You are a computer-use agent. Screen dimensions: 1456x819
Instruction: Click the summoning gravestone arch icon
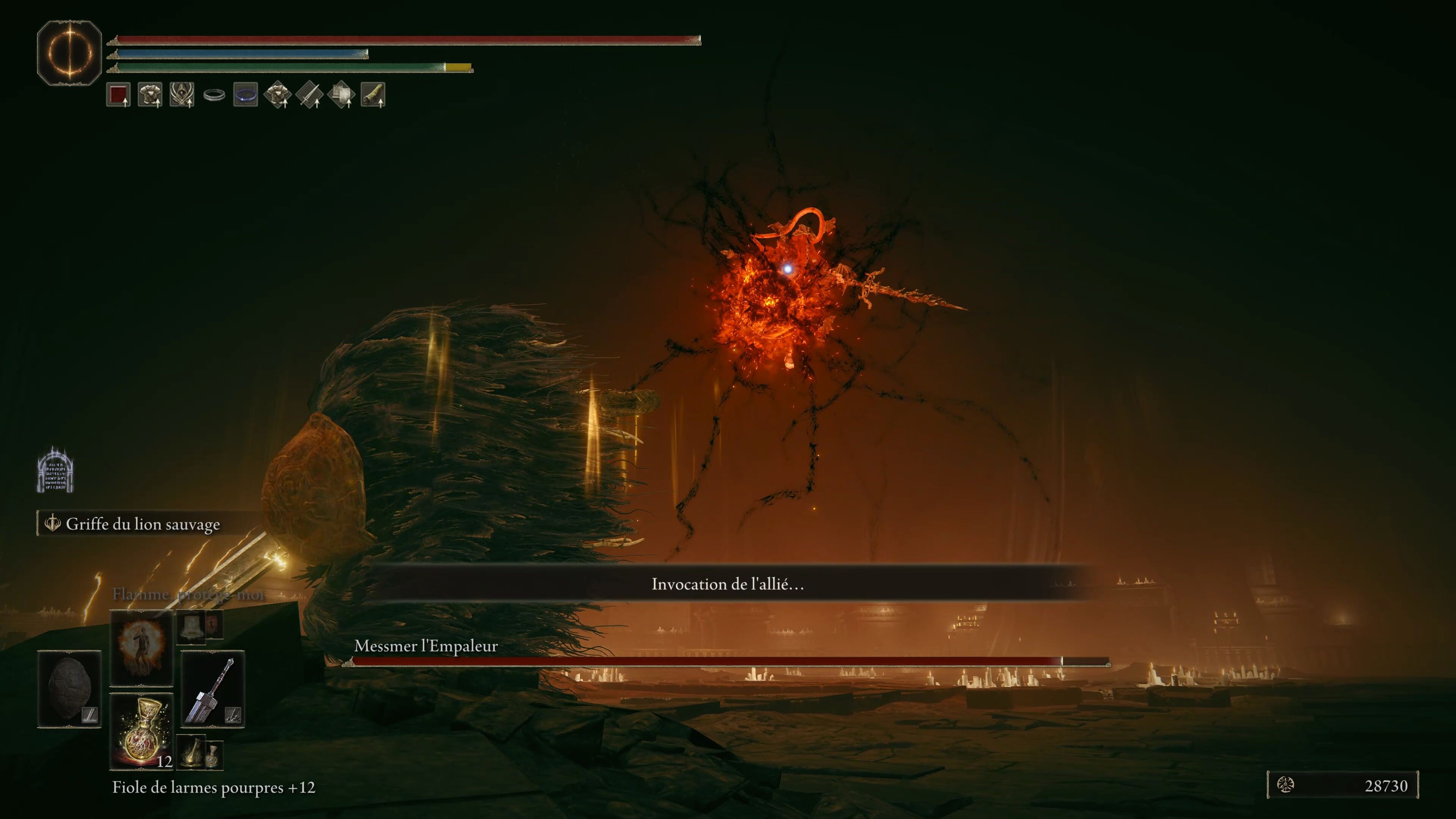click(x=55, y=470)
